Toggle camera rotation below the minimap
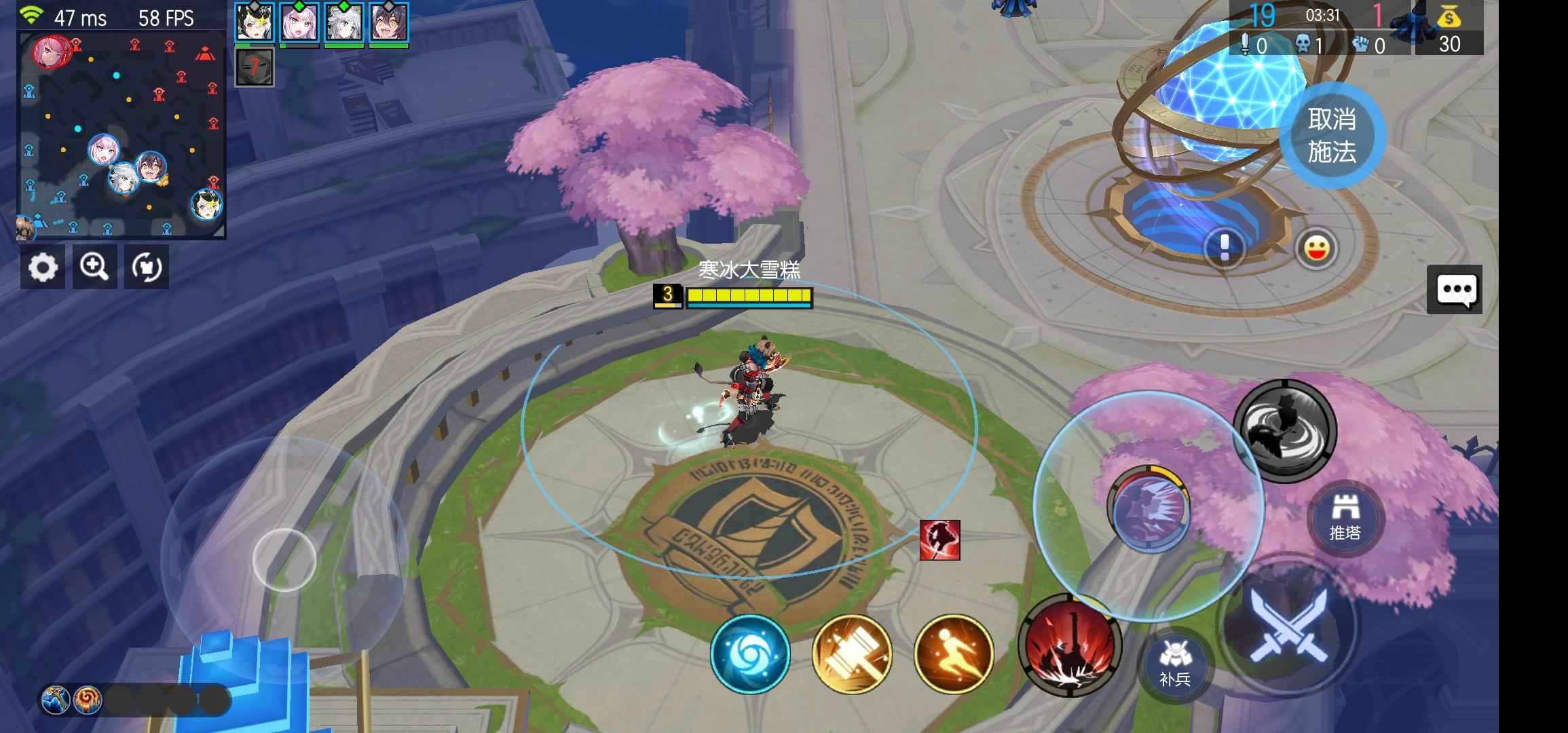This screenshot has height=733, width=1568. click(148, 267)
